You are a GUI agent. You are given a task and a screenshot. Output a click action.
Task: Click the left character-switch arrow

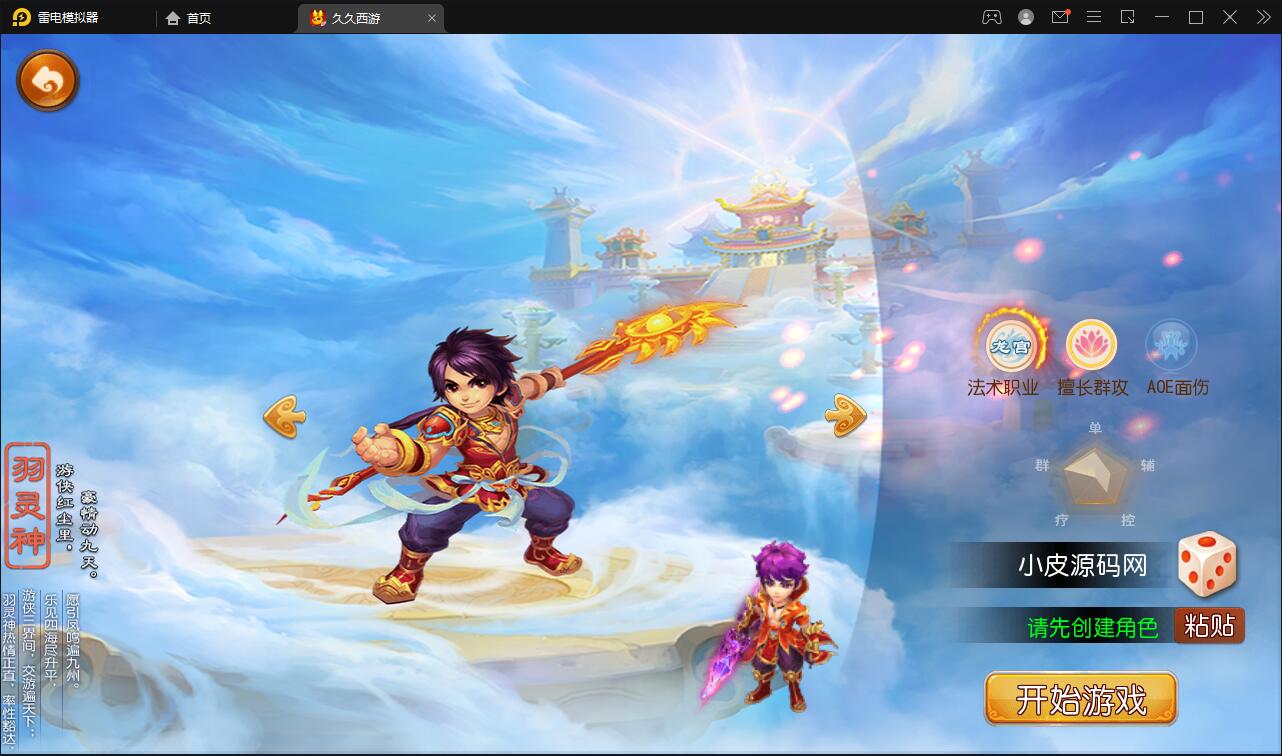pos(283,416)
